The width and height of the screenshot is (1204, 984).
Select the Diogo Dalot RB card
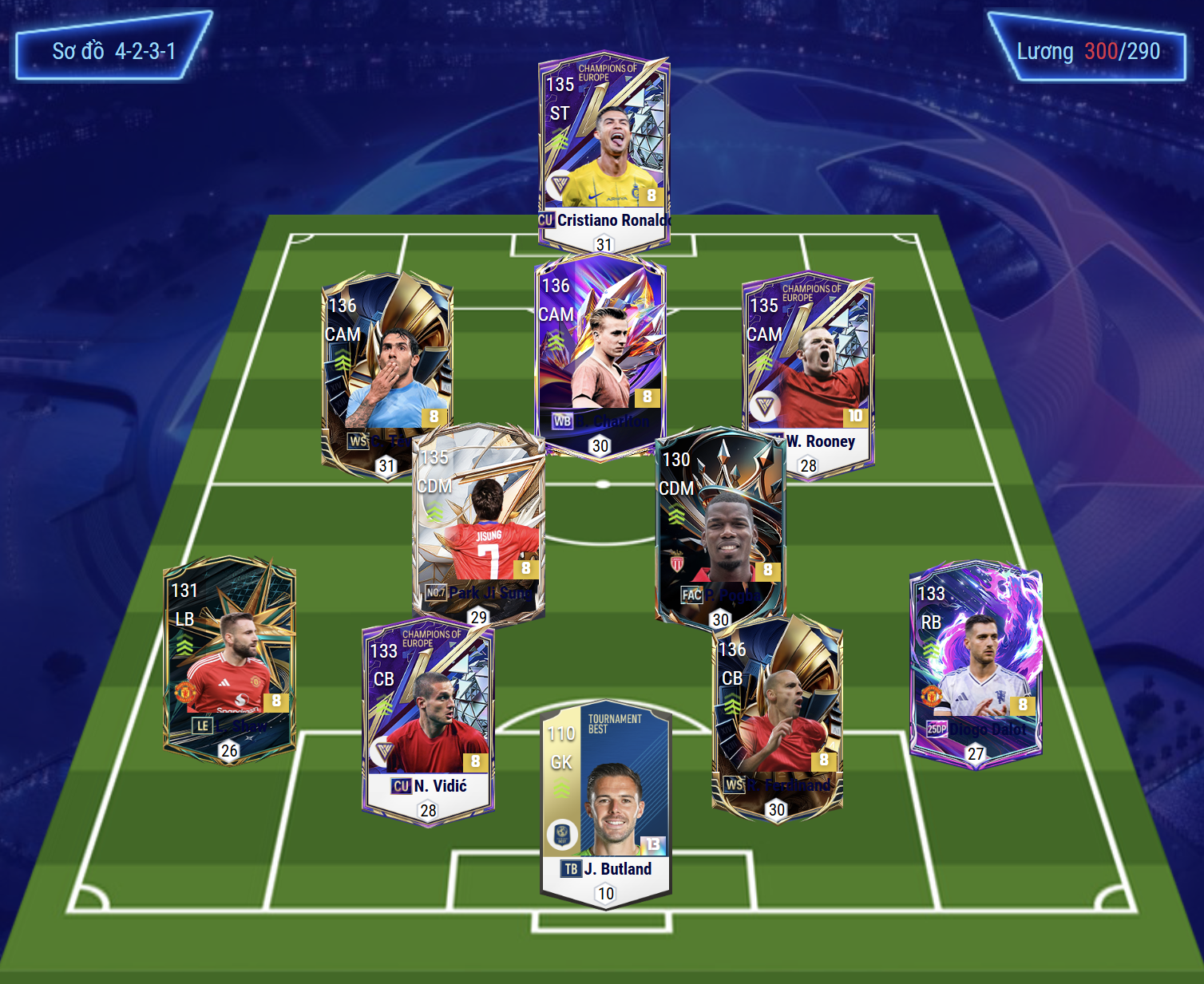[x=976, y=662]
